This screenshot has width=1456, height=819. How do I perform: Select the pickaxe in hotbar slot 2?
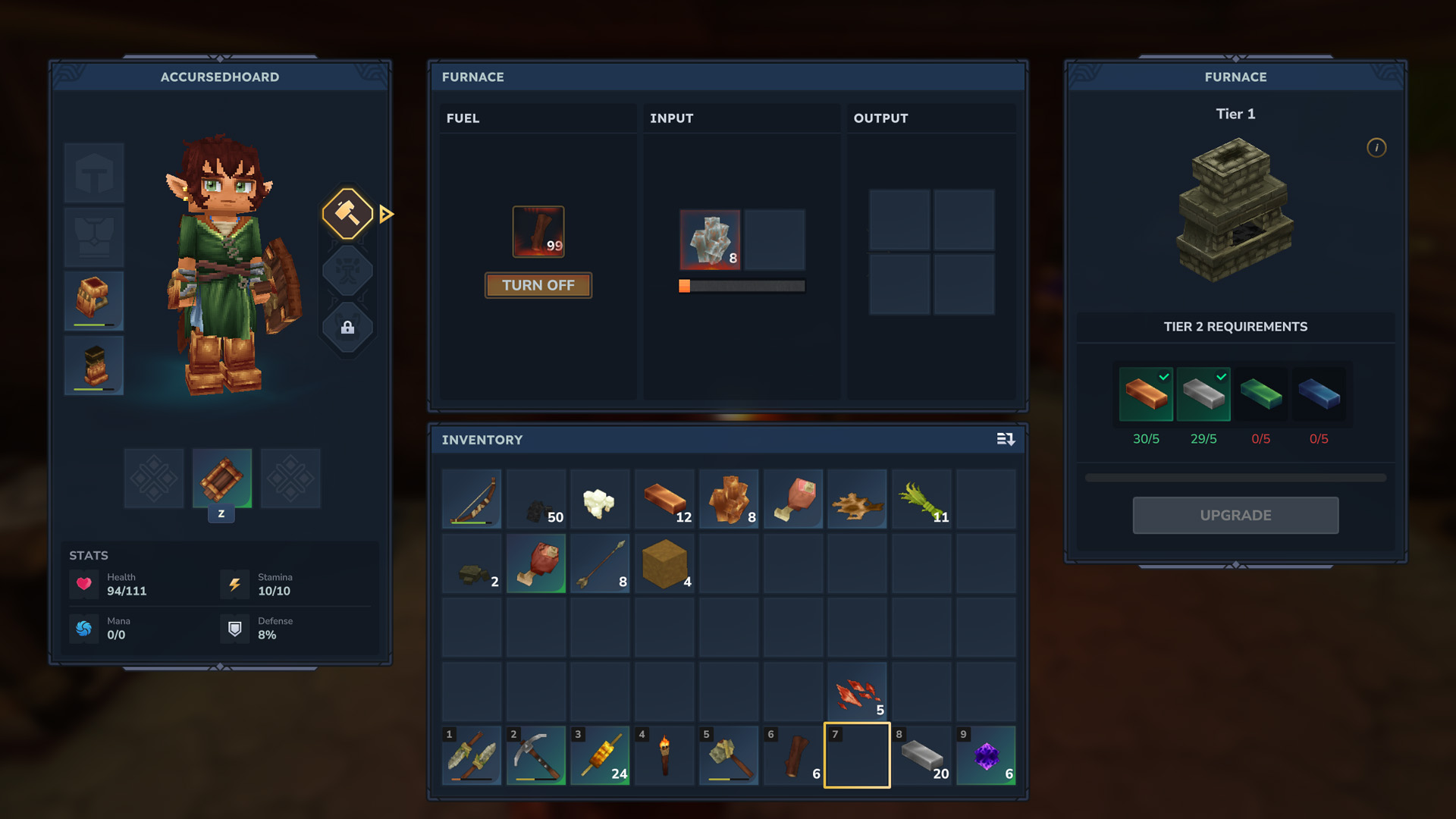[535, 755]
